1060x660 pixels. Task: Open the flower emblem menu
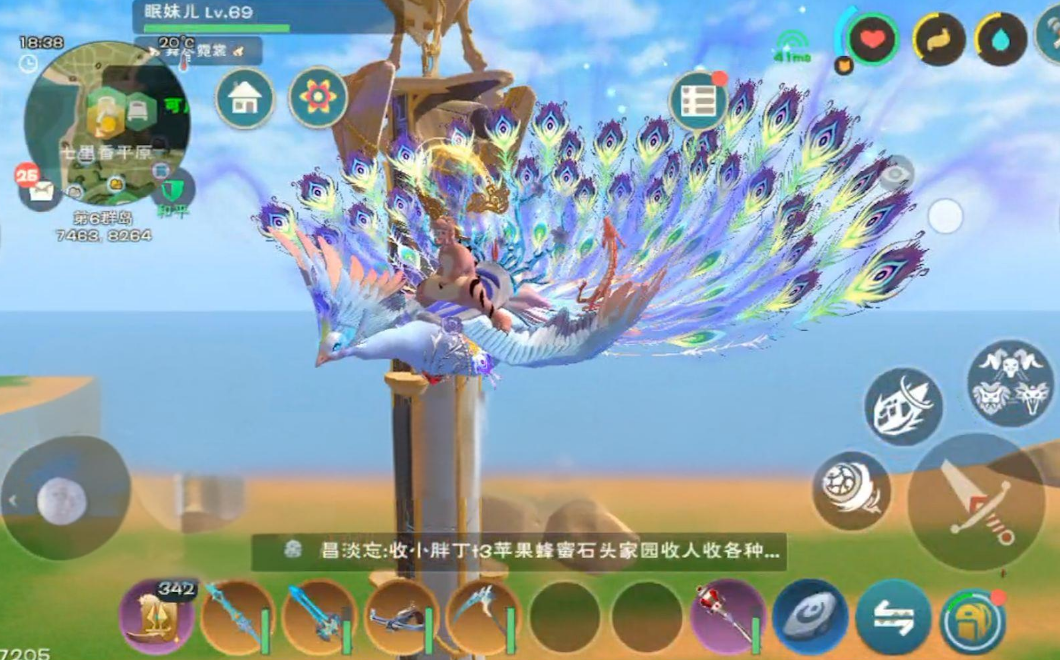318,98
